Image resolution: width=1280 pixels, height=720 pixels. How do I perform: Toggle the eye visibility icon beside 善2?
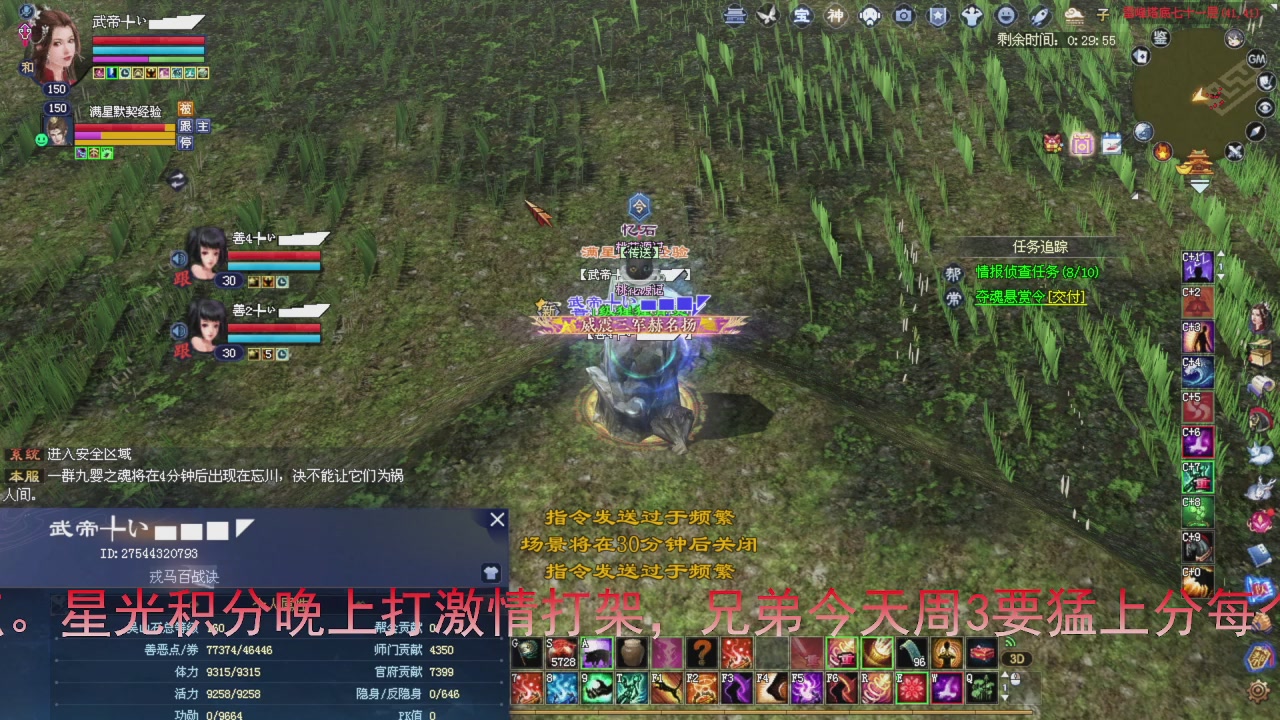(179, 330)
